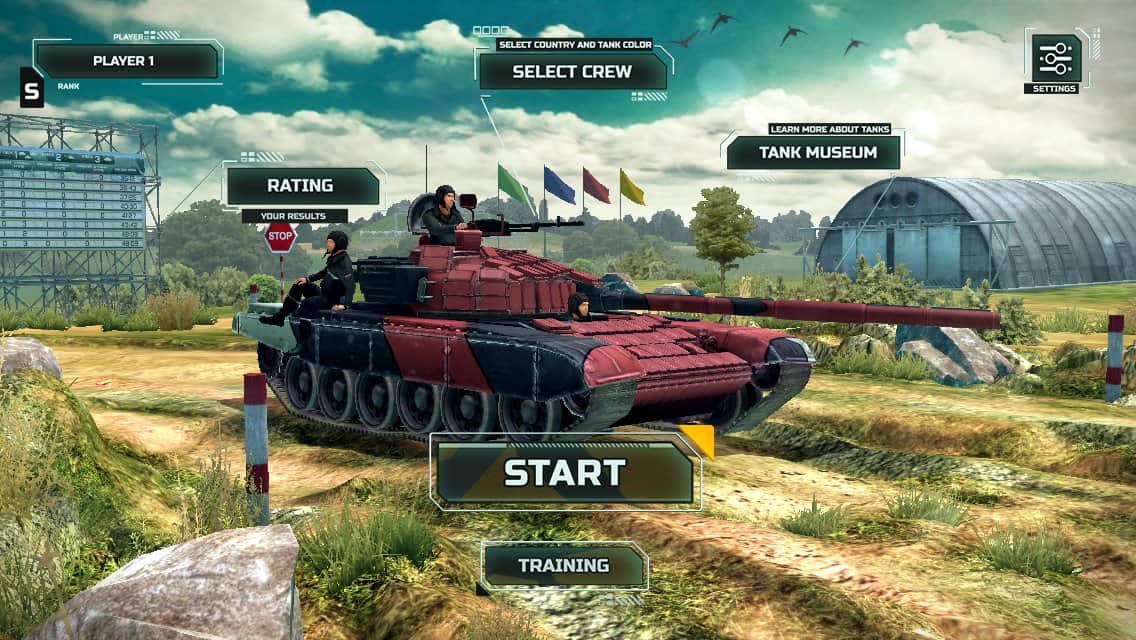The image size is (1136, 640).
Task: Start the tank game
Action: [x=565, y=472]
